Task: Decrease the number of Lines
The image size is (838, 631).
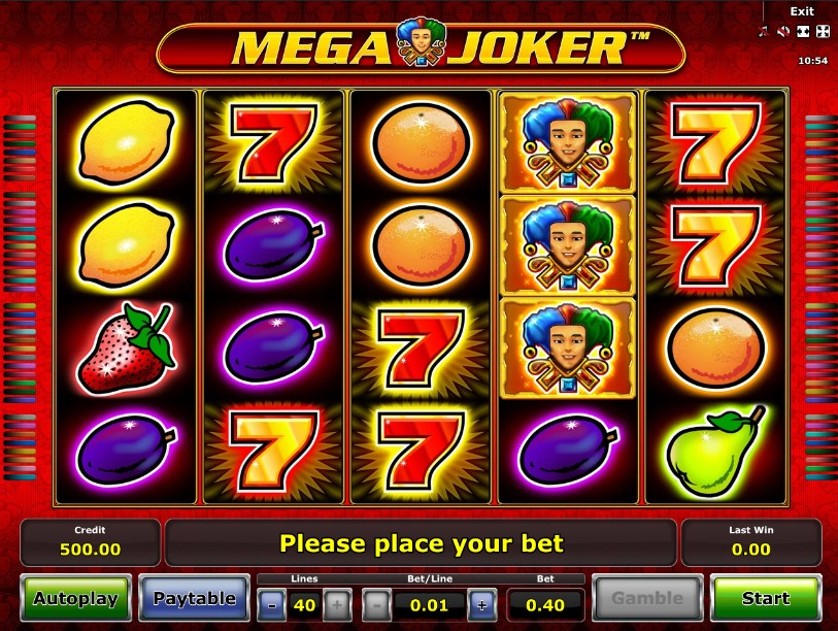Action: click(271, 604)
